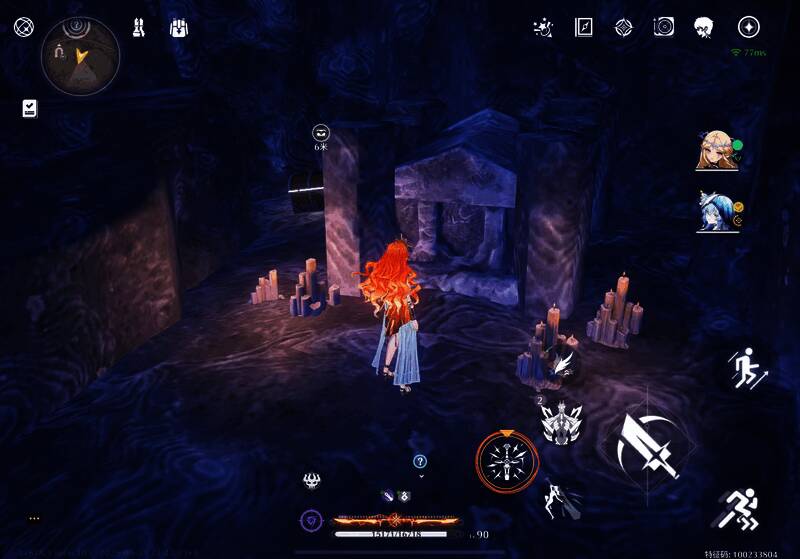This screenshot has height=559, width=800.
Task: Switch to the blue-haired party member
Action: (x=716, y=212)
